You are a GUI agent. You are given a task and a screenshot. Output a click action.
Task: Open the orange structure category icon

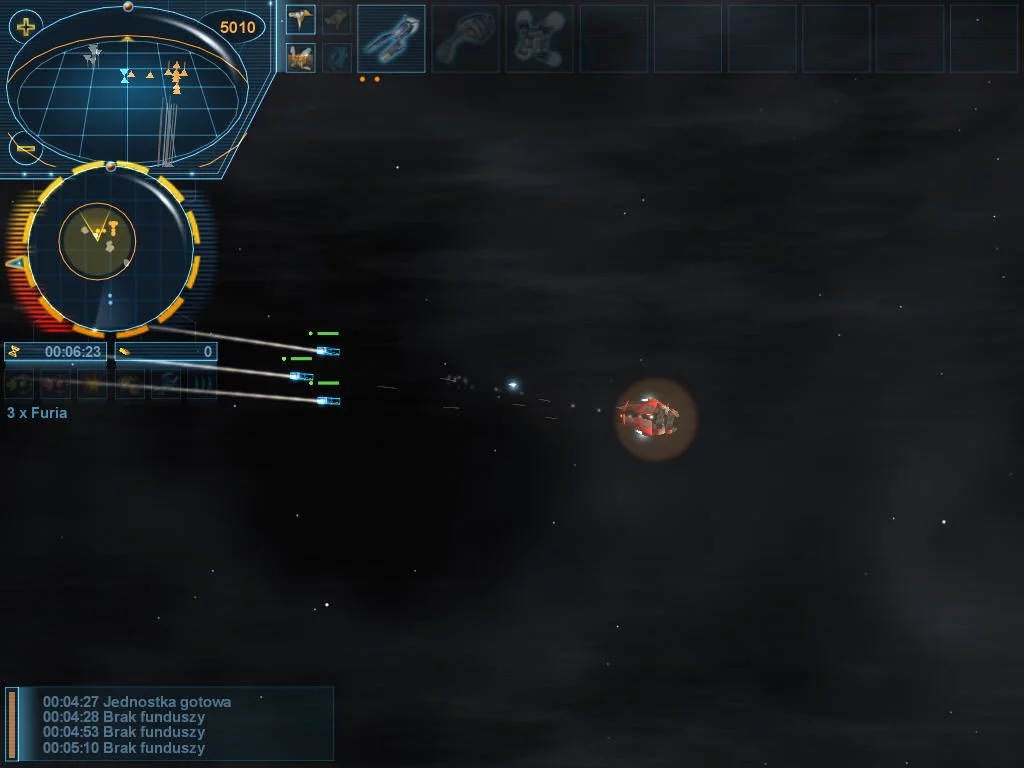[x=300, y=57]
